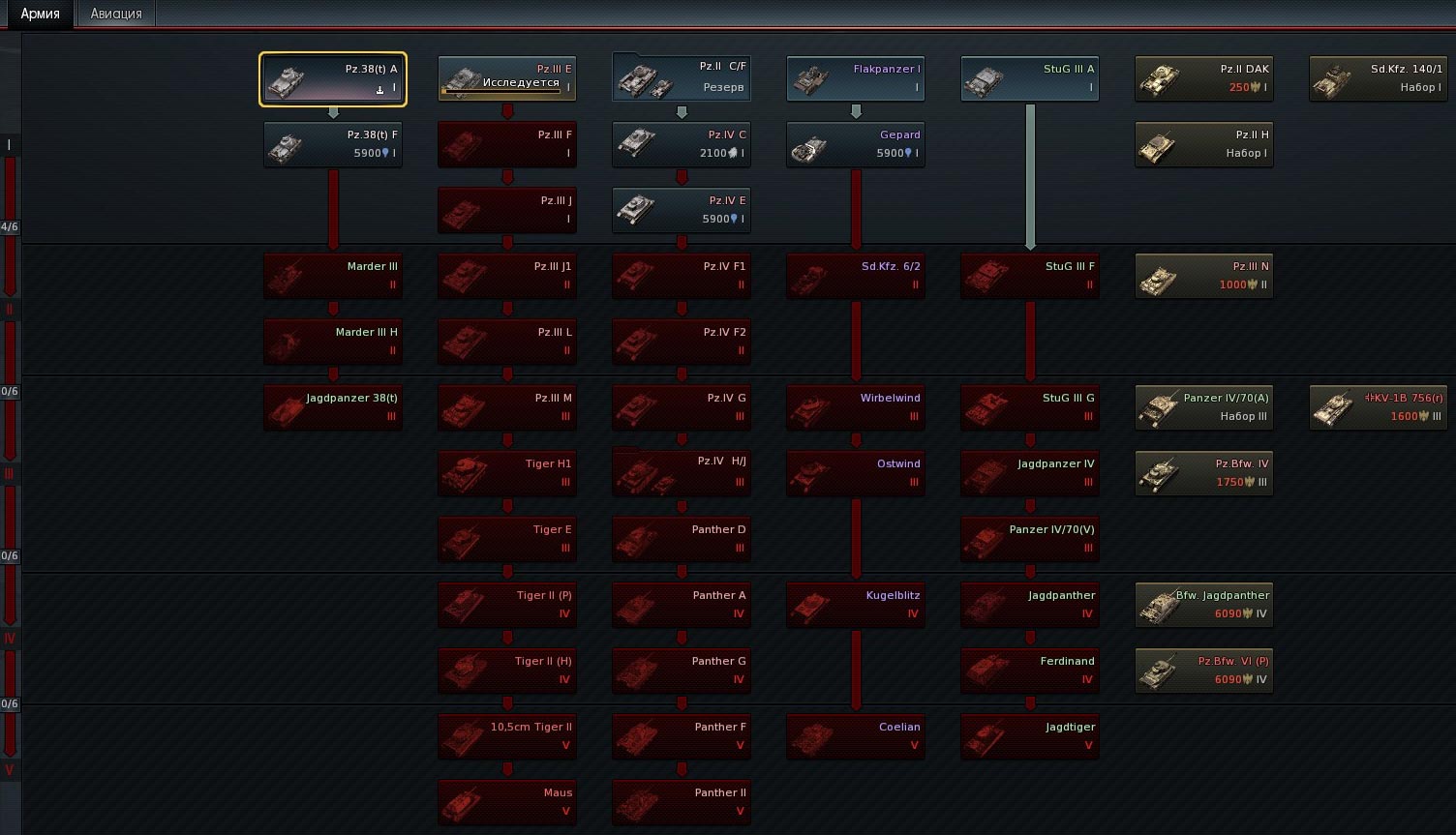Pick the Sd.Kfz. 140/1 pack vehicle

(1379, 79)
